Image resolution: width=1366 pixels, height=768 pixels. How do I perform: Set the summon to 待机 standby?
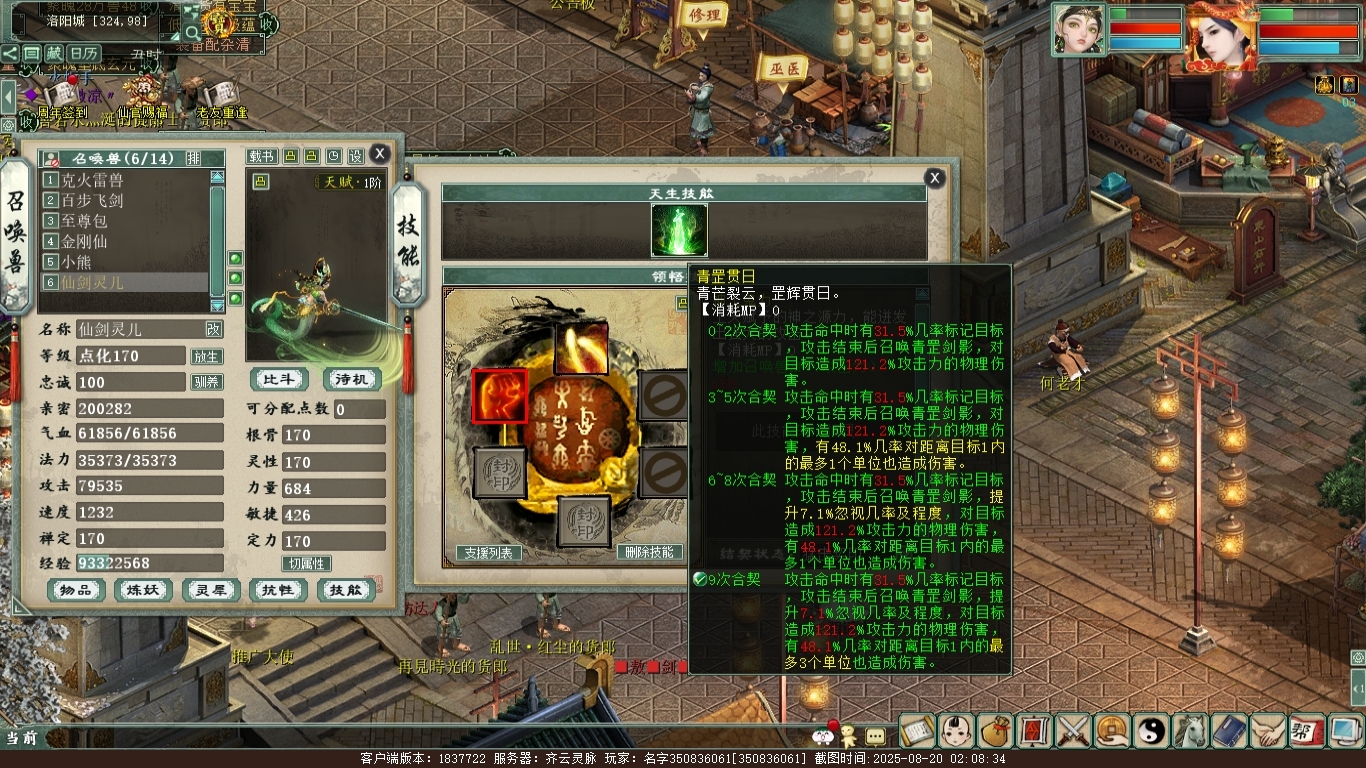click(352, 380)
